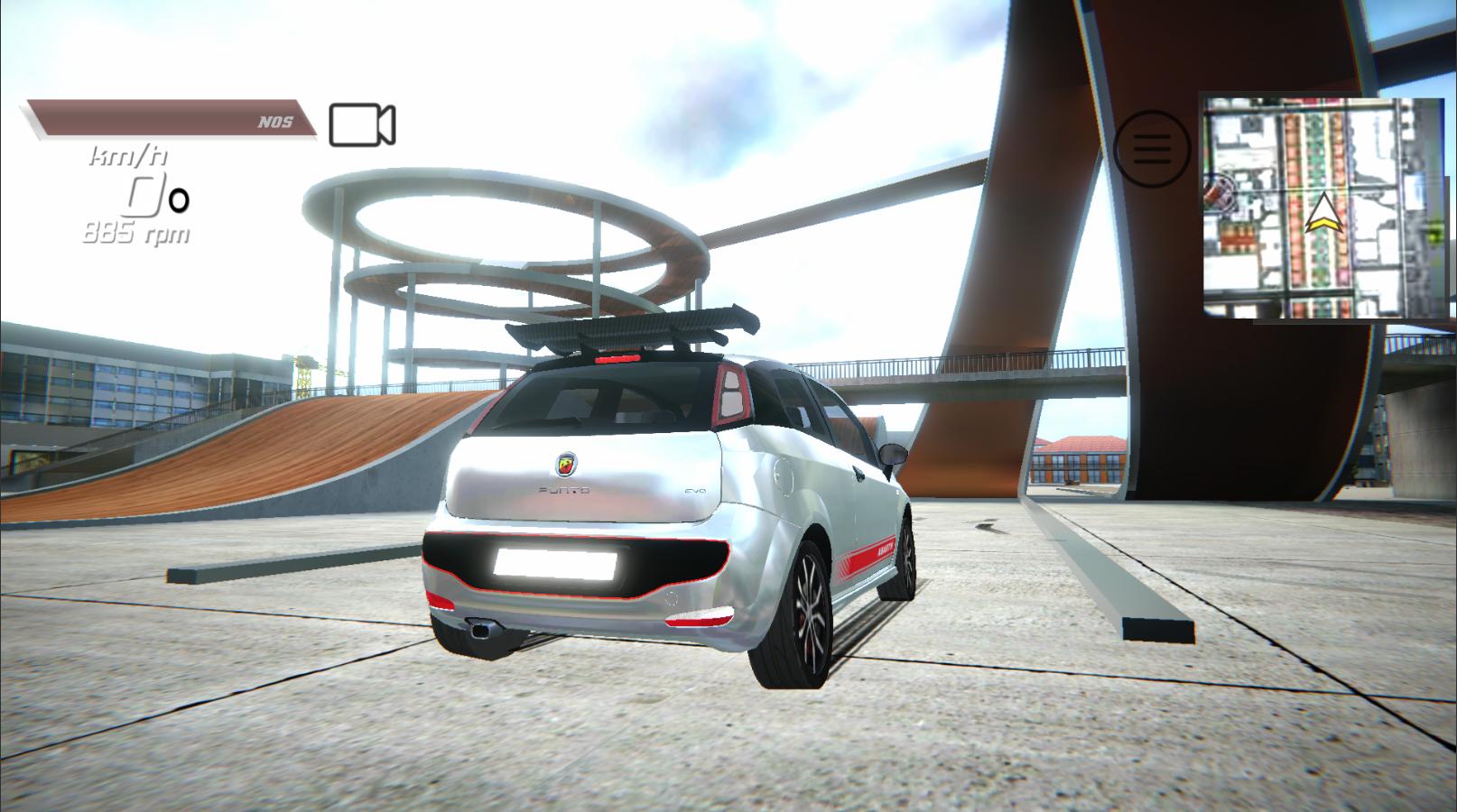1457x812 pixels.
Task: Toggle the rear camera angle with the camcorder icon
Action: coord(362,125)
